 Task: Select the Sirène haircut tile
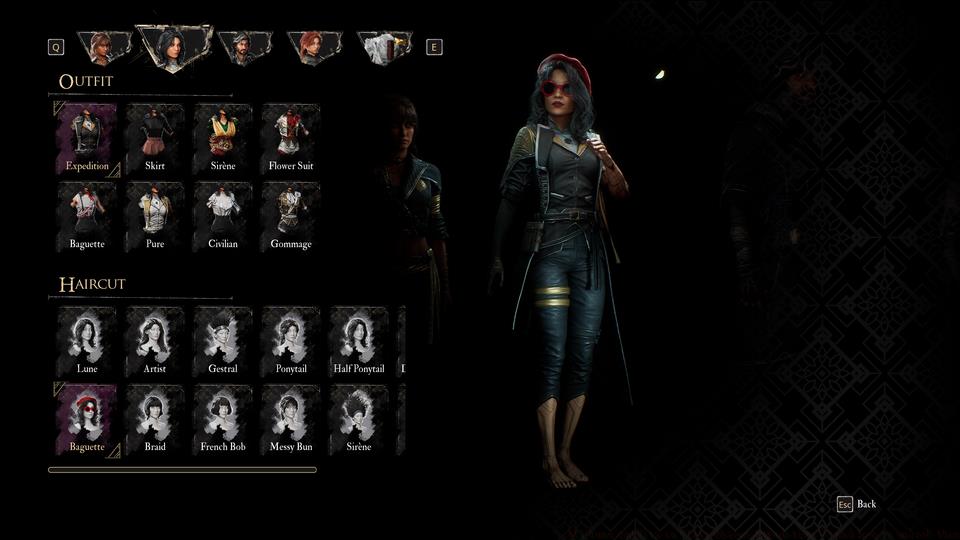click(x=359, y=419)
